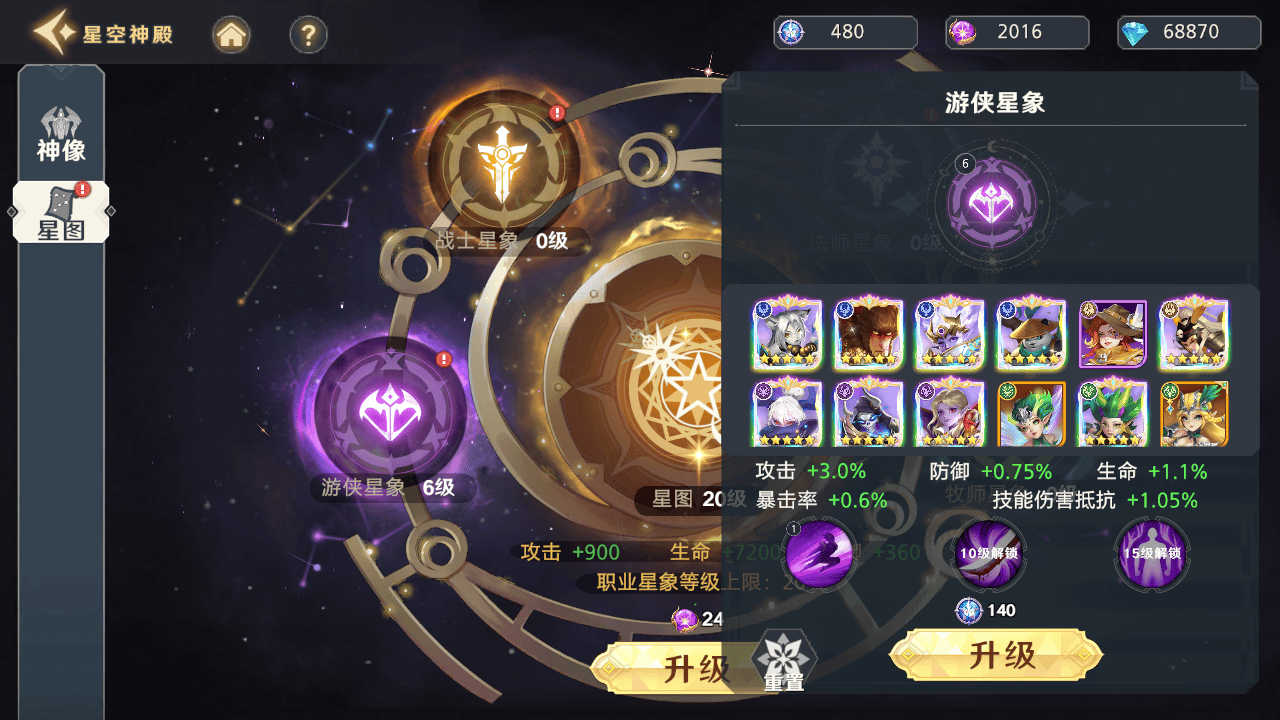
Task: Click the home icon in top bar
Action: [x=231, y=33]
